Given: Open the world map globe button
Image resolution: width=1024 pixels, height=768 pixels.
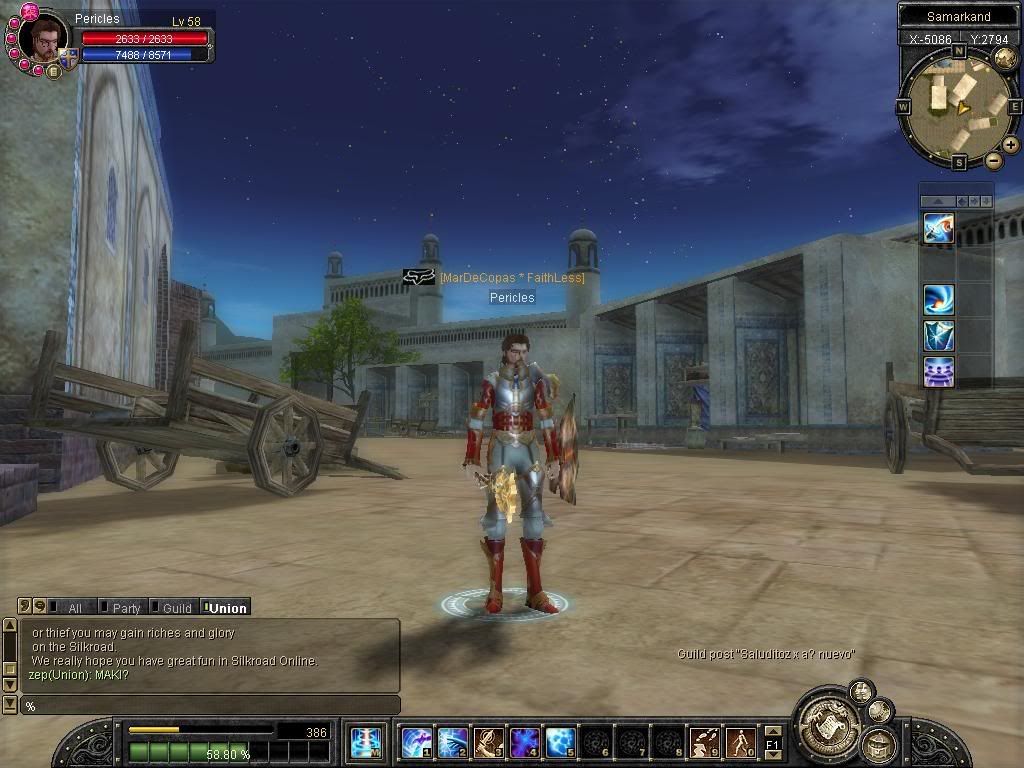Looking at the screenshot, I should (x=1004, y=57).
